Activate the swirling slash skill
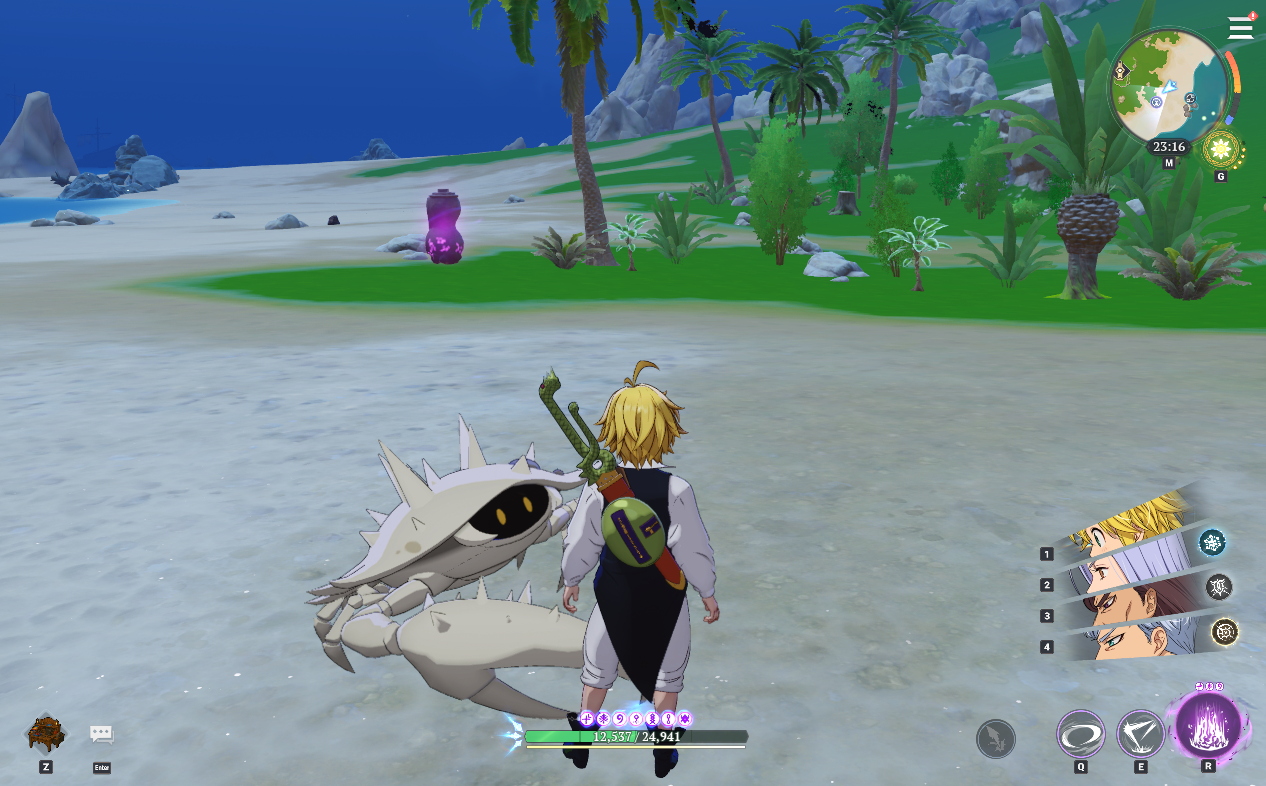The image size is (1266, 786). point(1081,735)
